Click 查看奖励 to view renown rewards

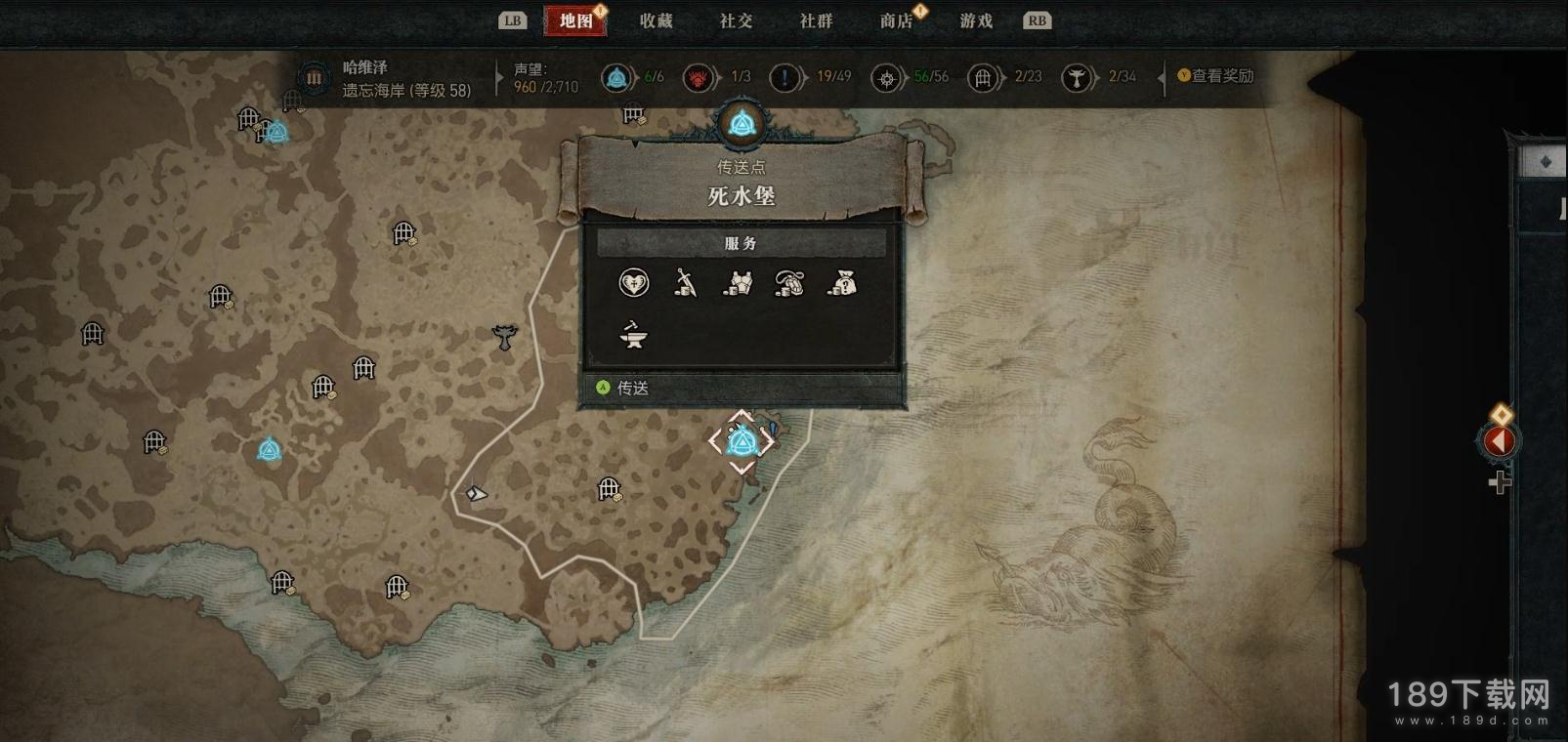click(1215, 76)
